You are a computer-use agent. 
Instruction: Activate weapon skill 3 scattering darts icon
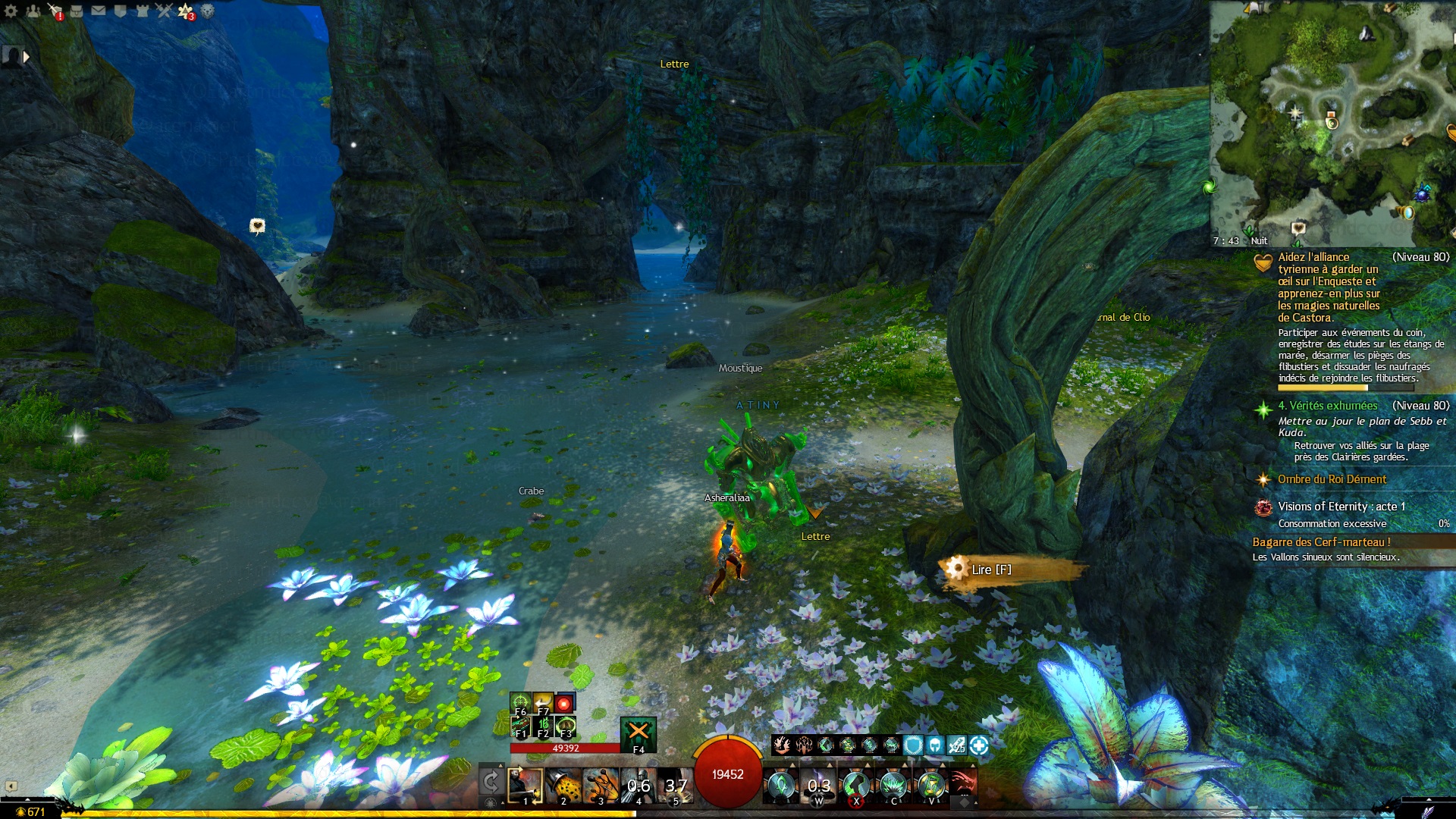pos(601,786)
